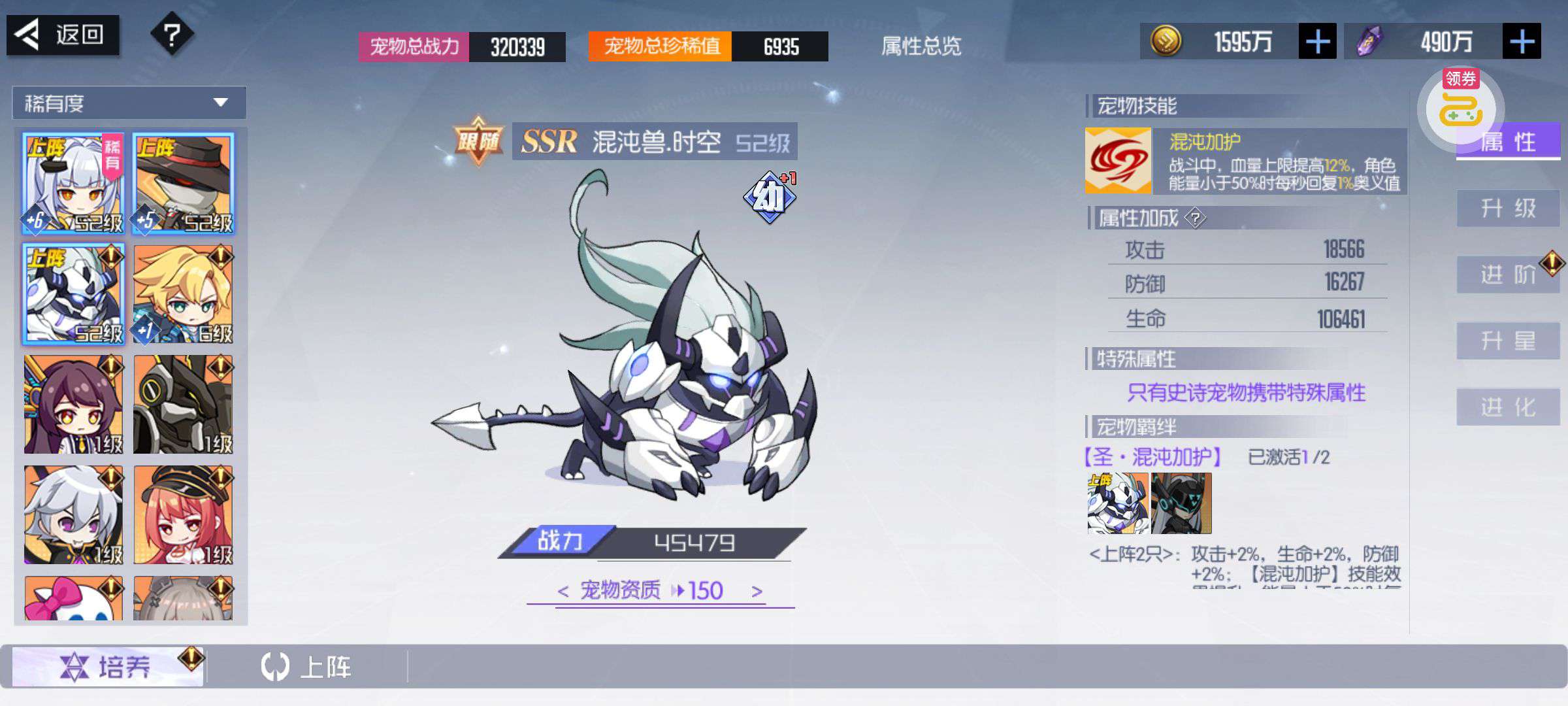View the 属性总览 attribute overview
Viewport: 1568px width, 706px height.
click(x=921, y=46)
